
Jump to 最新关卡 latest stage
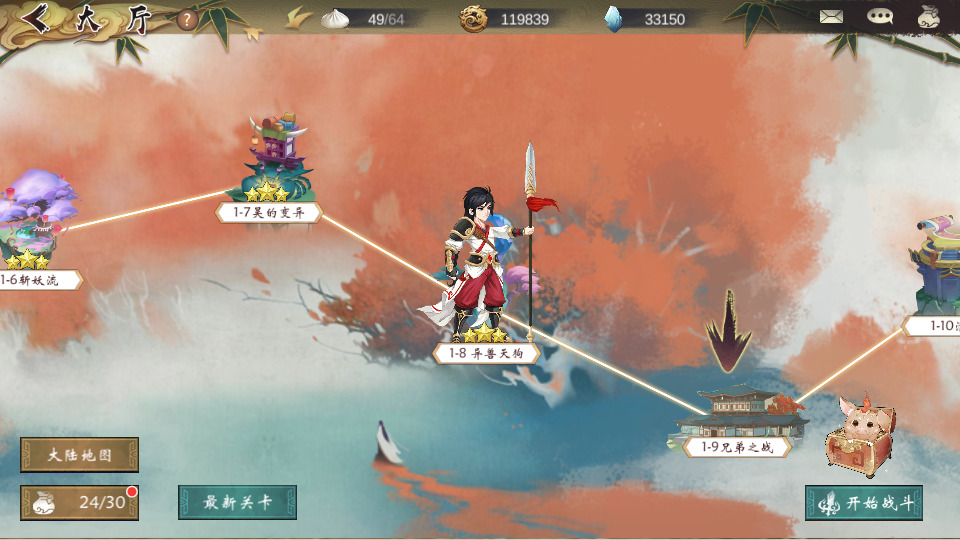coord(237,502)
